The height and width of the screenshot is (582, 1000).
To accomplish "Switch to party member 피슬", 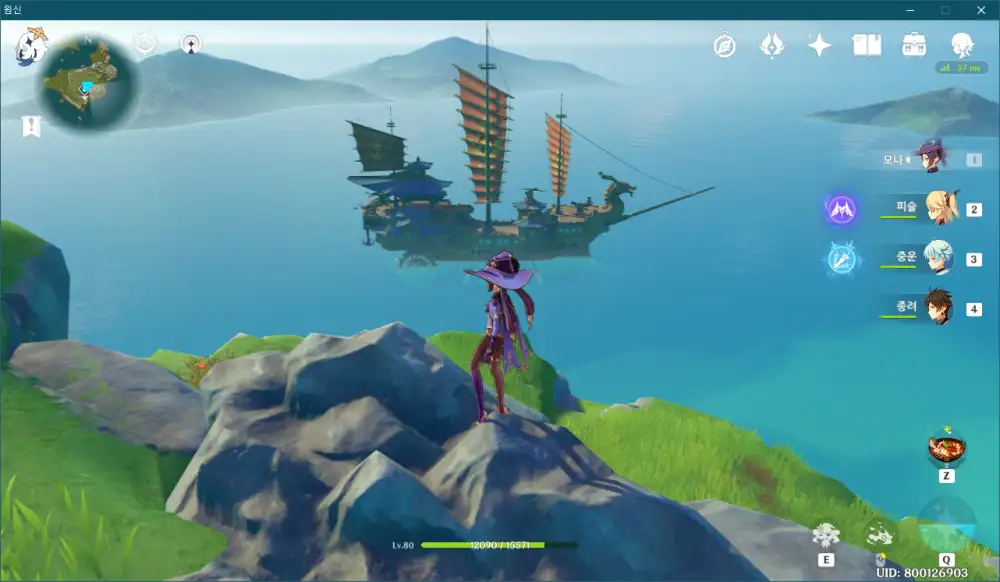I will coord(940,209).
